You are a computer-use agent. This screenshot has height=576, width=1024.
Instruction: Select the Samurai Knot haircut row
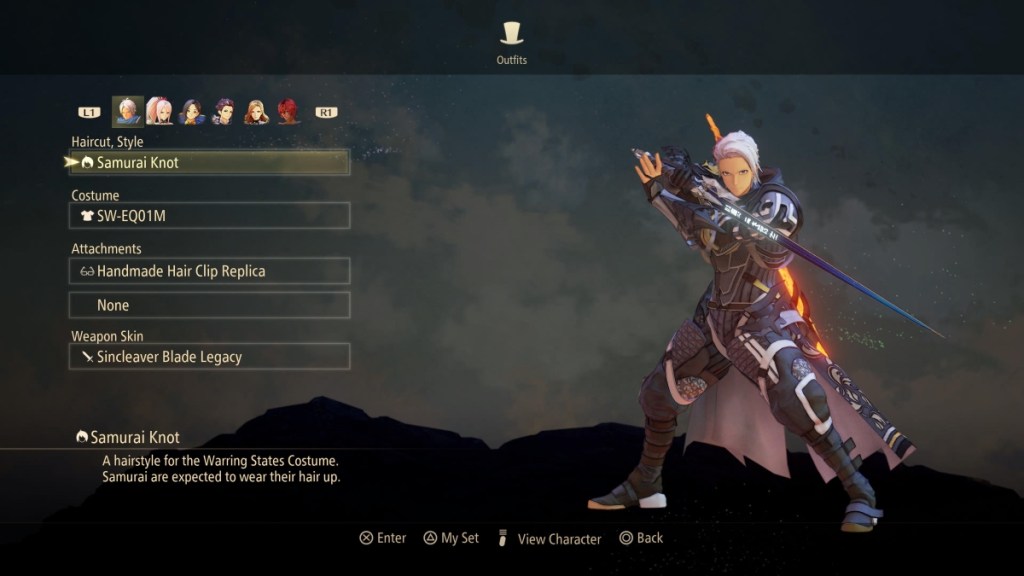(209, 162)
